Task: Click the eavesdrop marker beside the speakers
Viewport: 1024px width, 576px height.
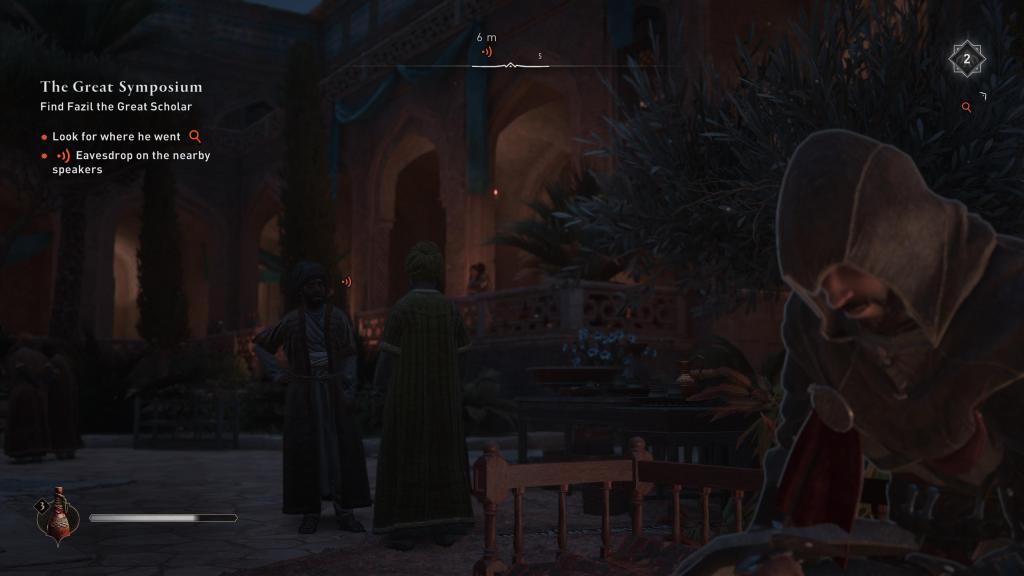Action: coord(346,282)
